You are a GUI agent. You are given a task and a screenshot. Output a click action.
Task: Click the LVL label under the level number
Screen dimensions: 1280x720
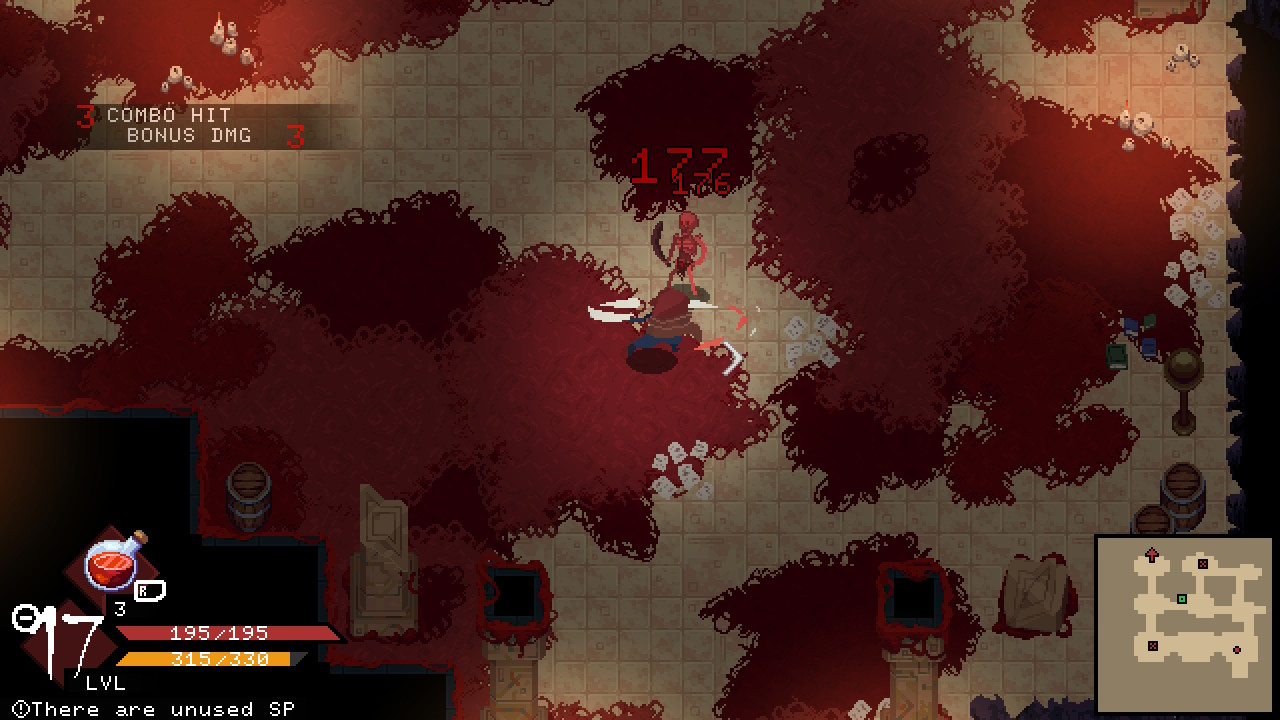coord(104,682)
